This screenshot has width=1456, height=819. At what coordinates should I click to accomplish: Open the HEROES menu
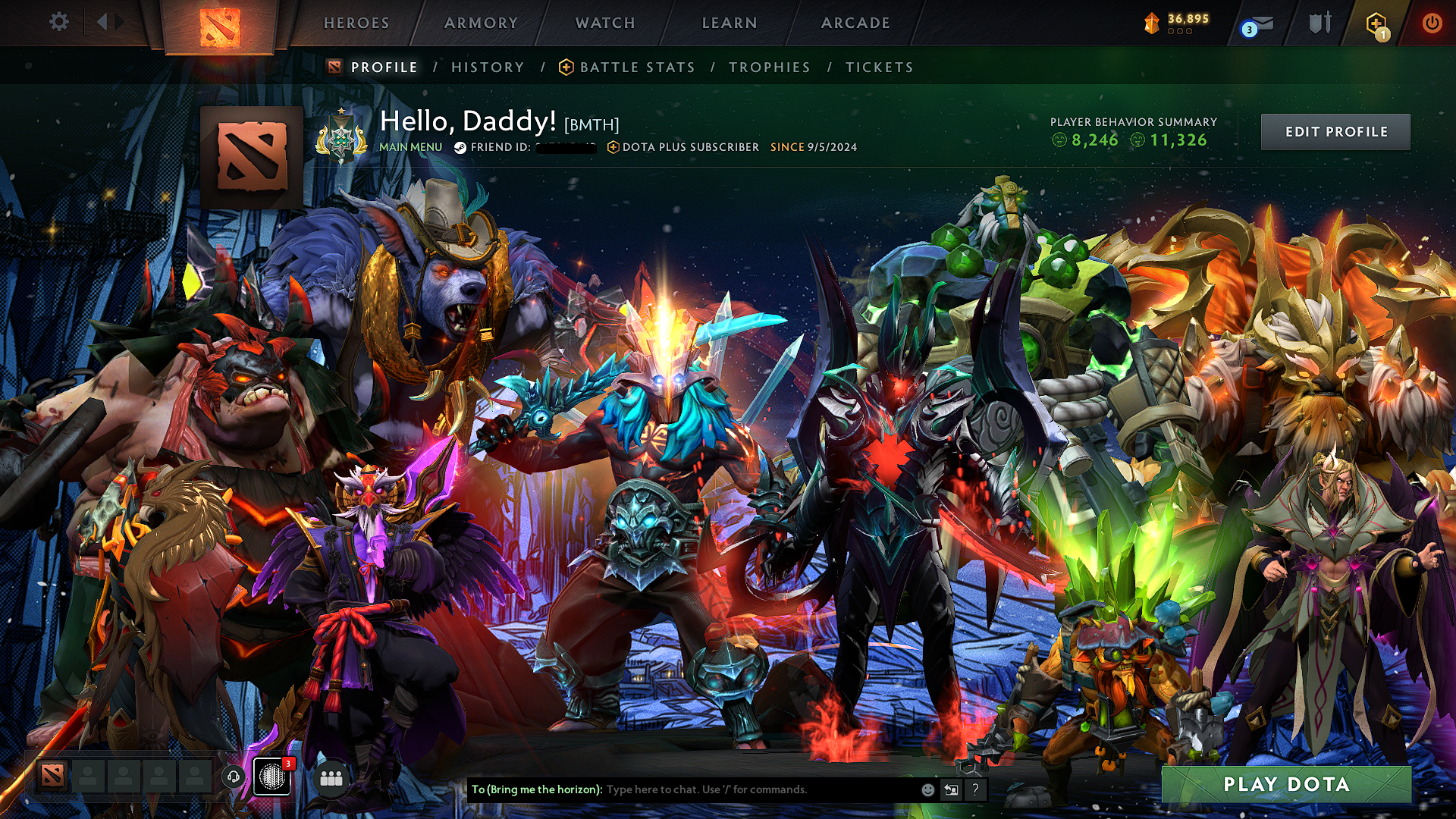(356, 23)
